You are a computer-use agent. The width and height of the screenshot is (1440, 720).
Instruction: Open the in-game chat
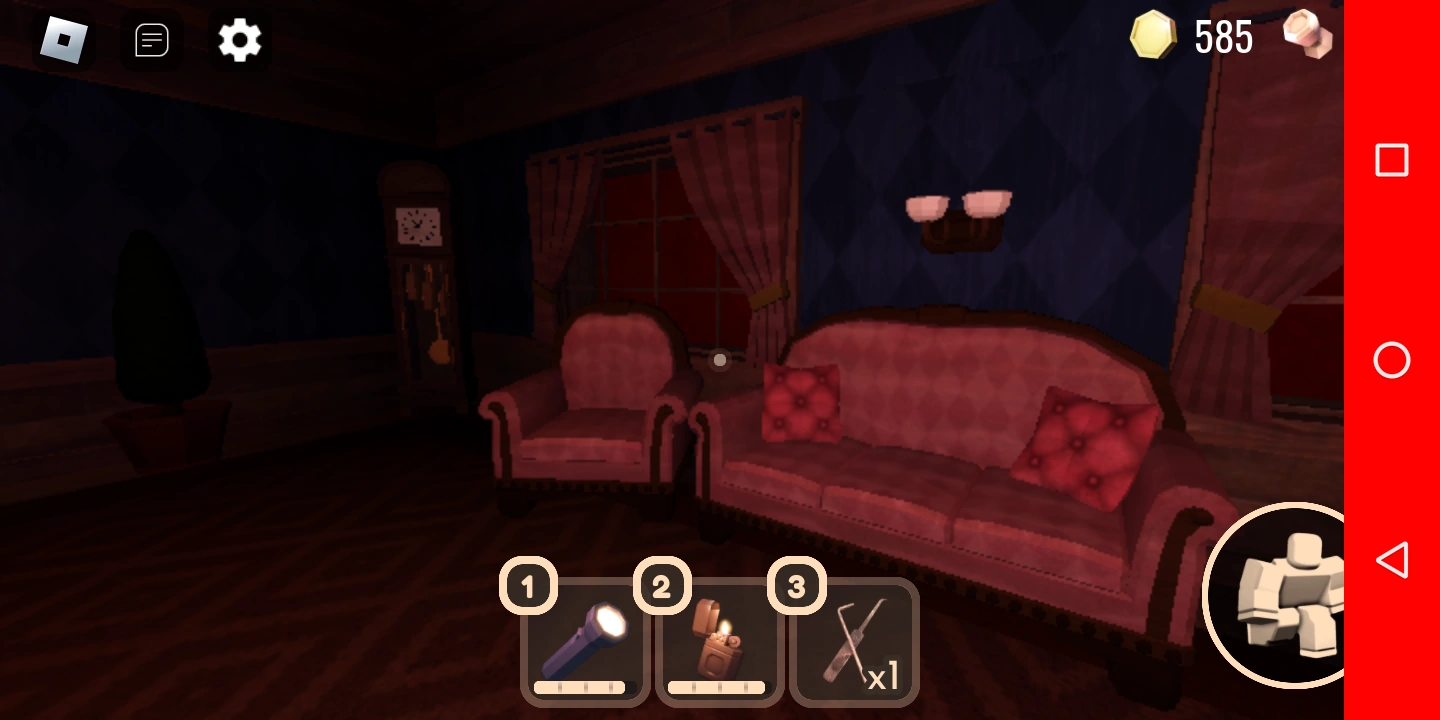point(151,40)
